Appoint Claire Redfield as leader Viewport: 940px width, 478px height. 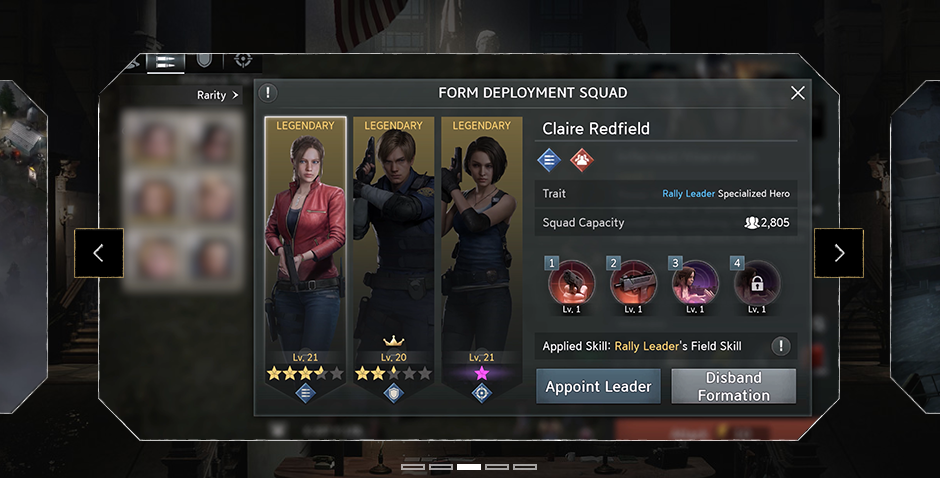click(598, 386)
